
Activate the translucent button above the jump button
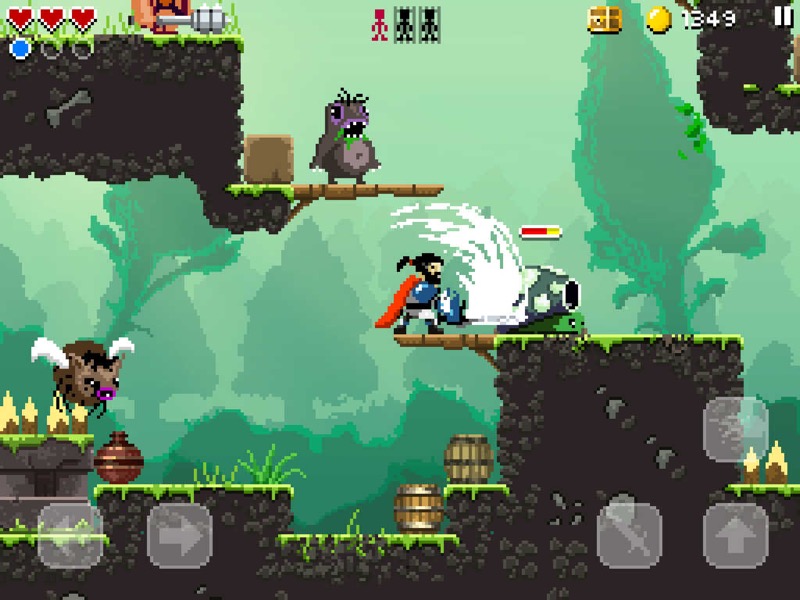(x=736, y=429)
